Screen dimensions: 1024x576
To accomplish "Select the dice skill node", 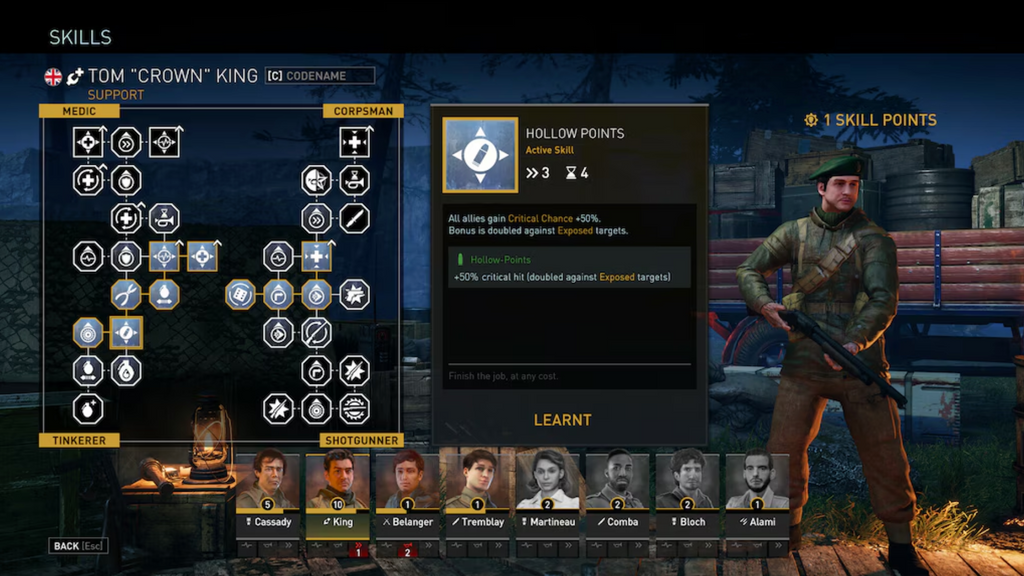I will tap(240, 294).
